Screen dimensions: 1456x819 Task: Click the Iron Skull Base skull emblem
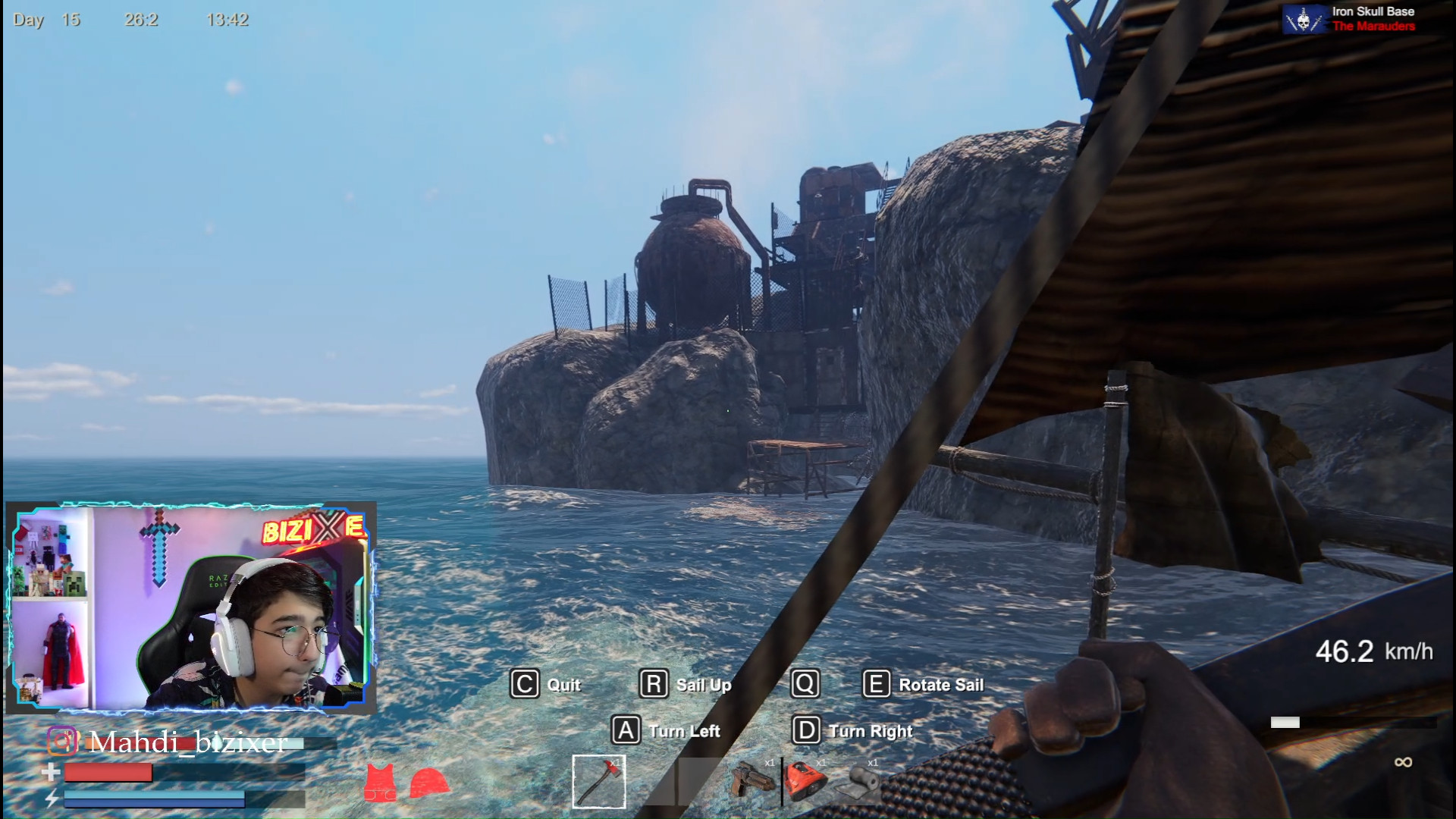[1304, 20]
